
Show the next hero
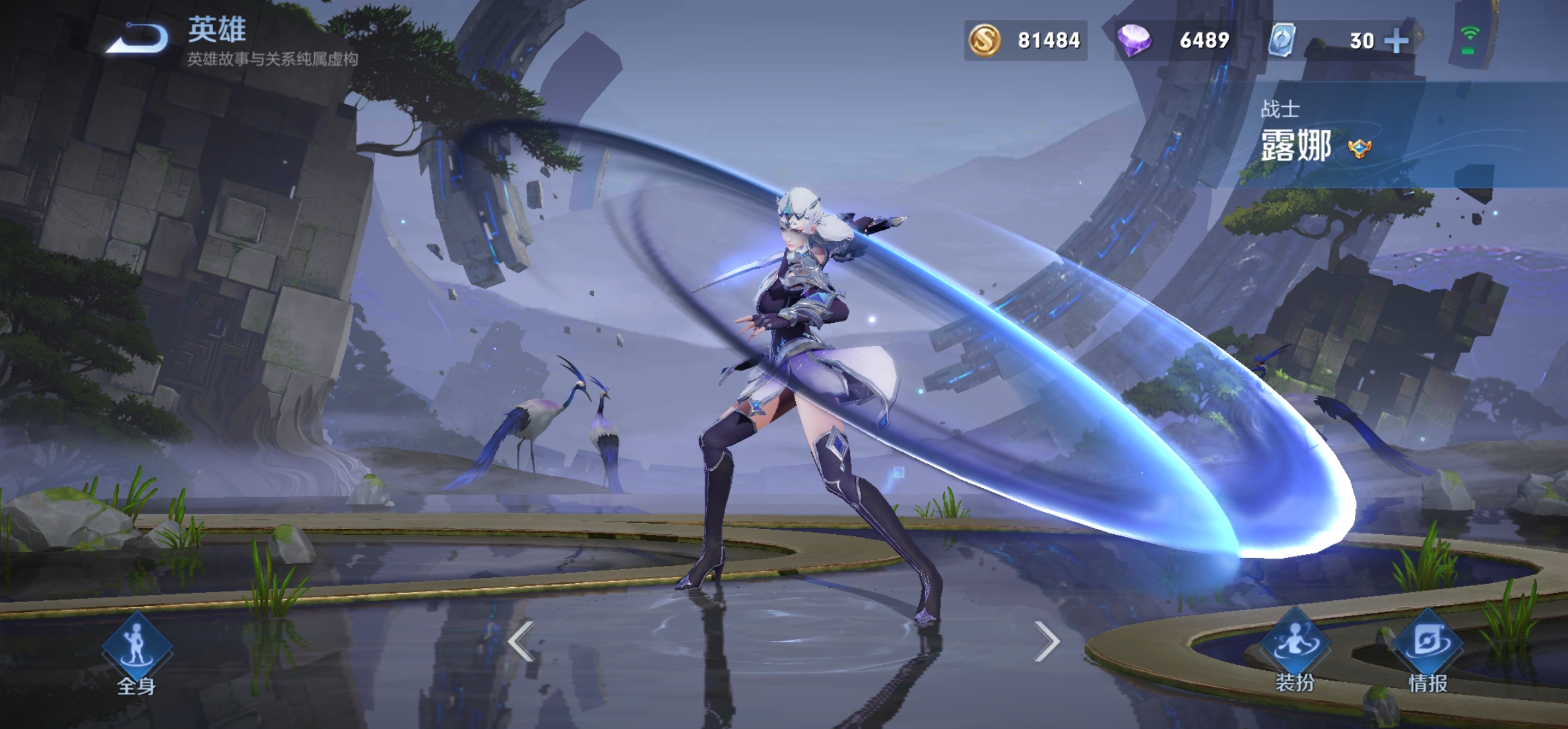coord(1047,641)
